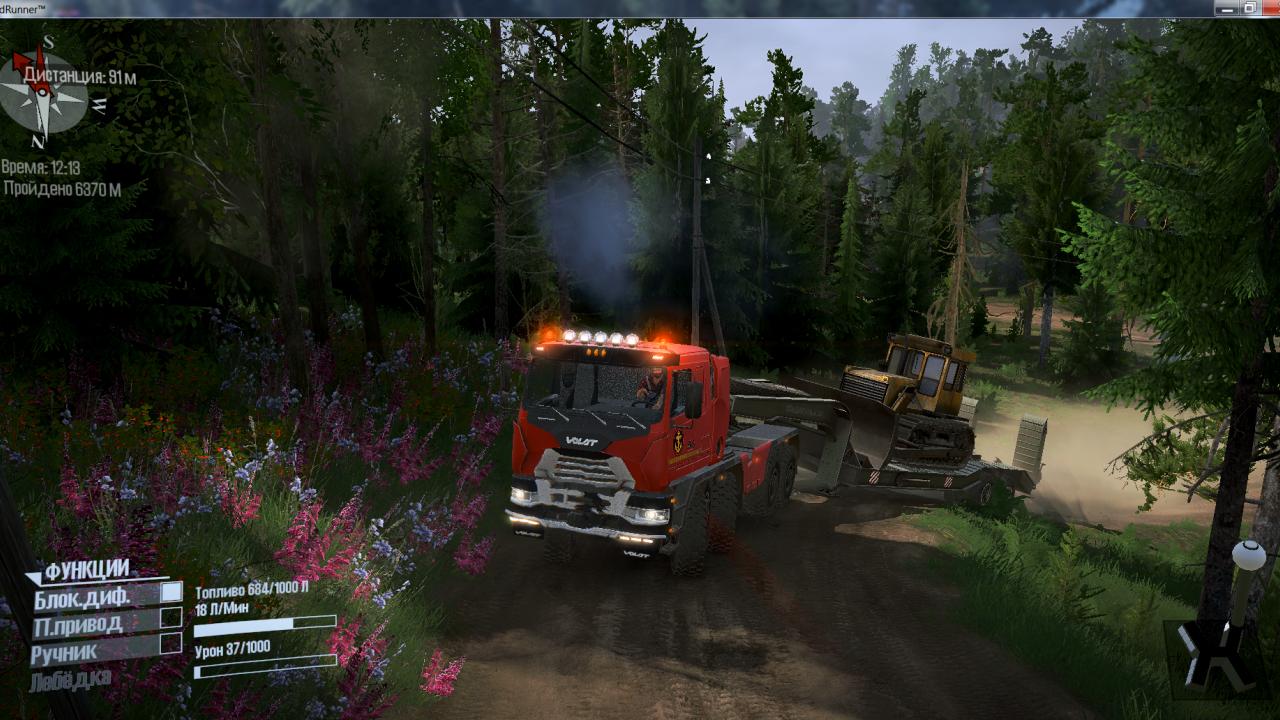
Task: Close the game window
Action: pos(1270,8)
